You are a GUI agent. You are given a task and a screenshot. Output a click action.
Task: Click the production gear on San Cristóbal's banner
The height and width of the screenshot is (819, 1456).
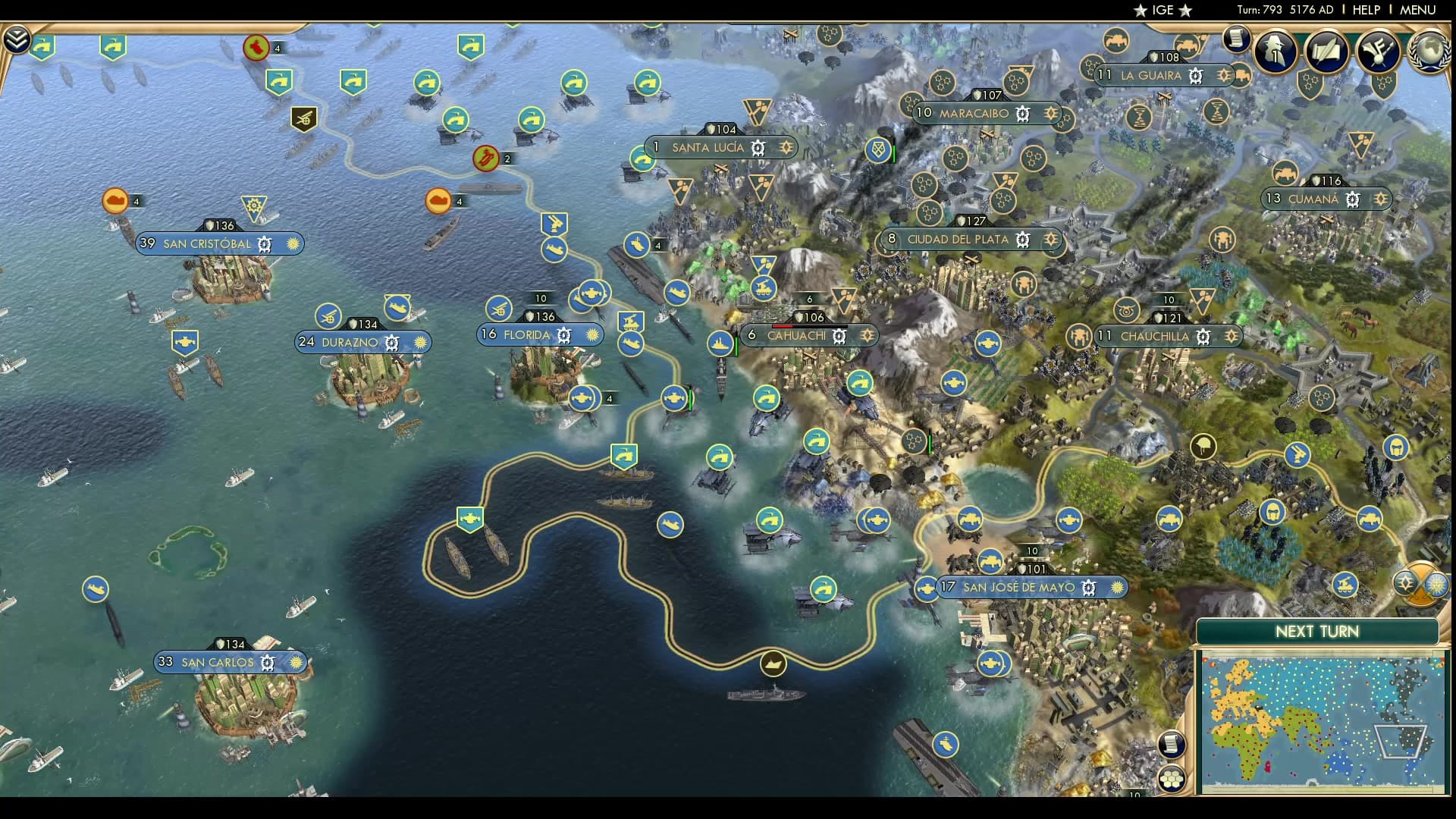point(264,244)
